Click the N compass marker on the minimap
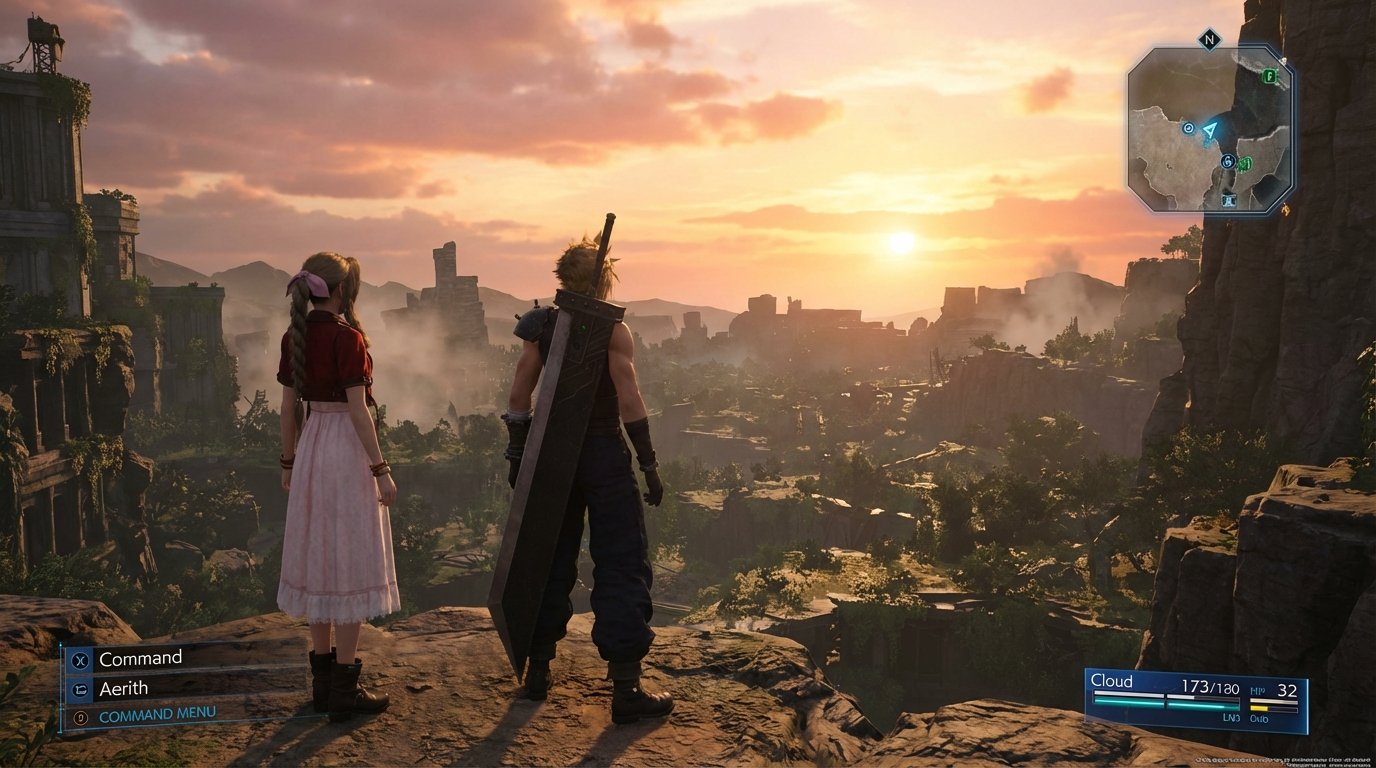Image resolution: width=1376 pixels, height=768 pixels. pyautogui.click(x=1208, y=38)
